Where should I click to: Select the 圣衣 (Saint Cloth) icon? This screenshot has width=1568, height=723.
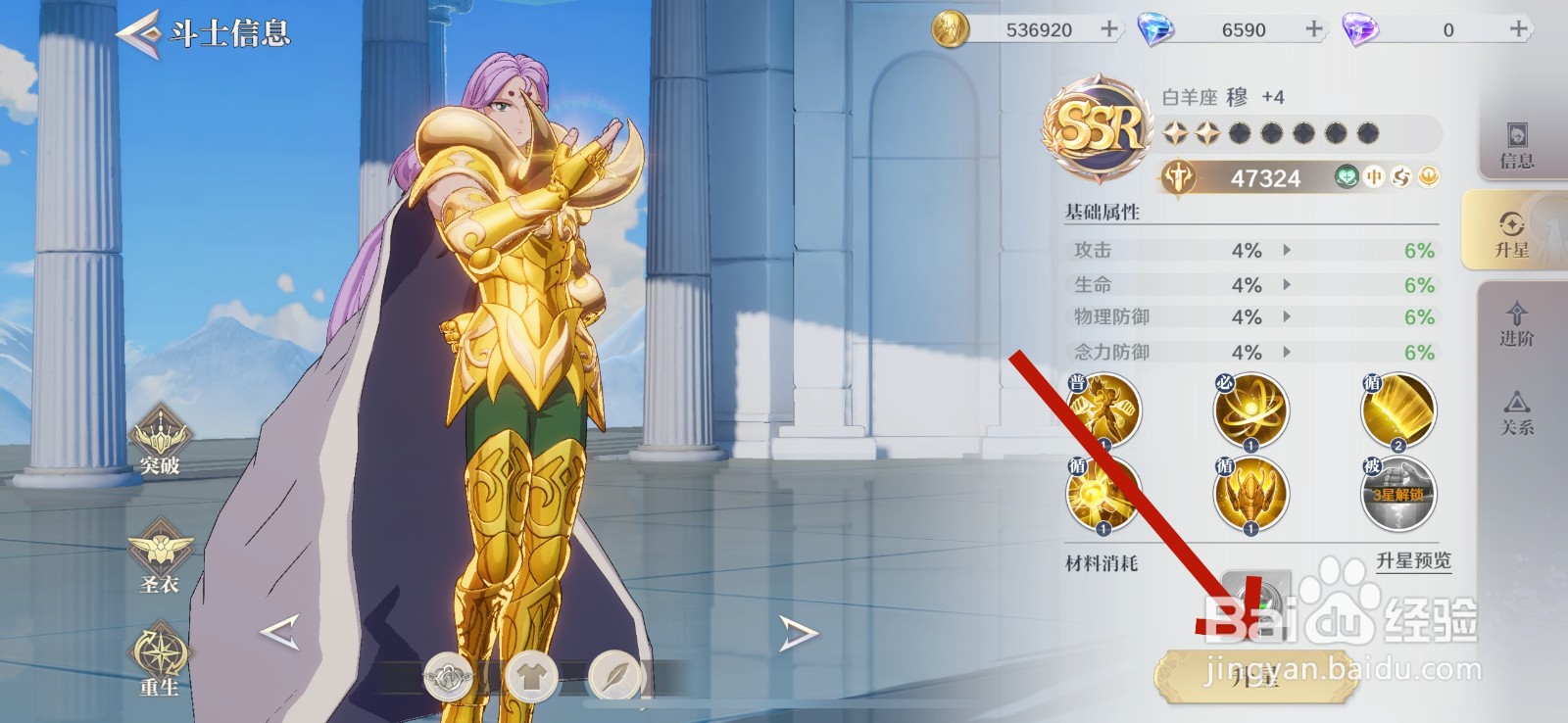pos(162,554)
